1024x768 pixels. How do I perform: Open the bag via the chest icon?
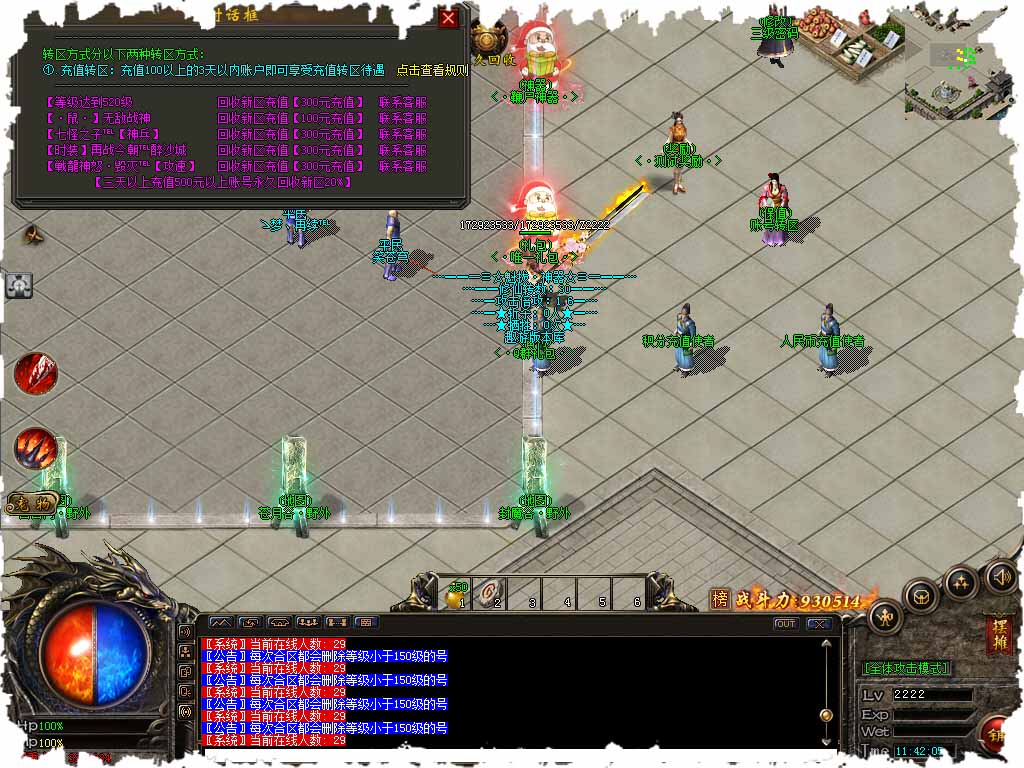(921, 596)
